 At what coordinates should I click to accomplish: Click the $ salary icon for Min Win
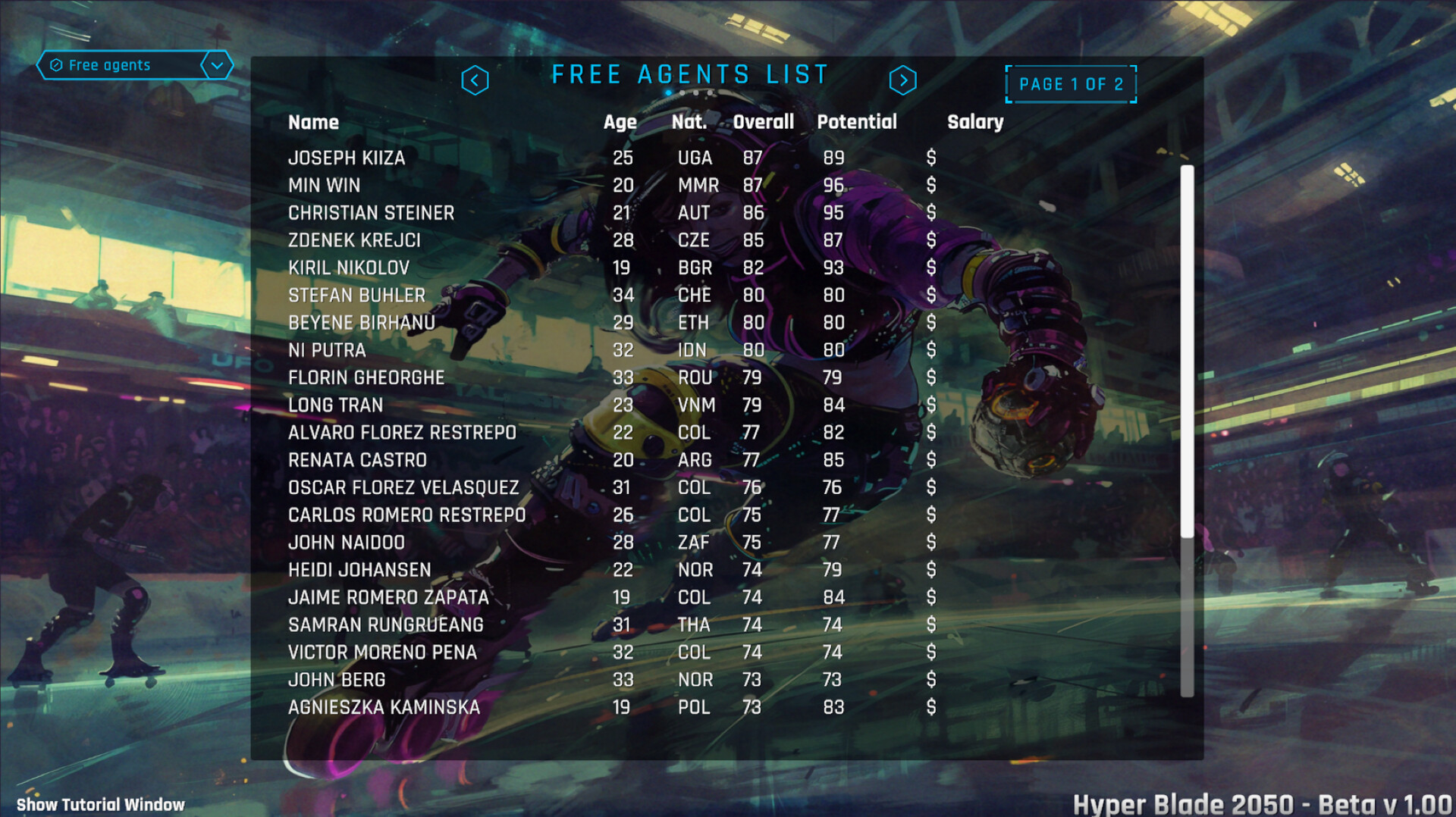coord(931,186)
